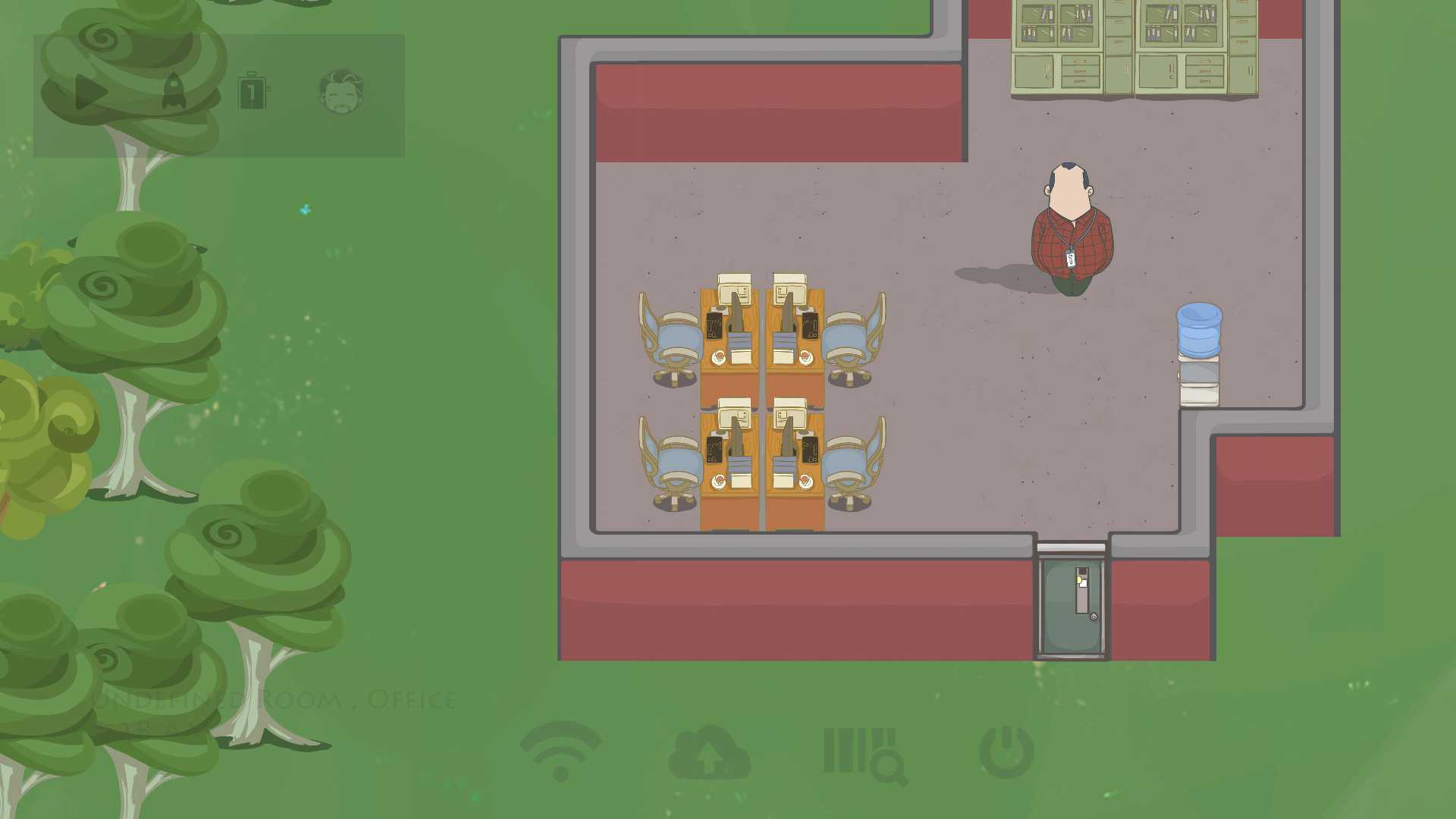Click the rocket icon in the HUD
This screenshot has height=819, width=1456.
[176, 93]
